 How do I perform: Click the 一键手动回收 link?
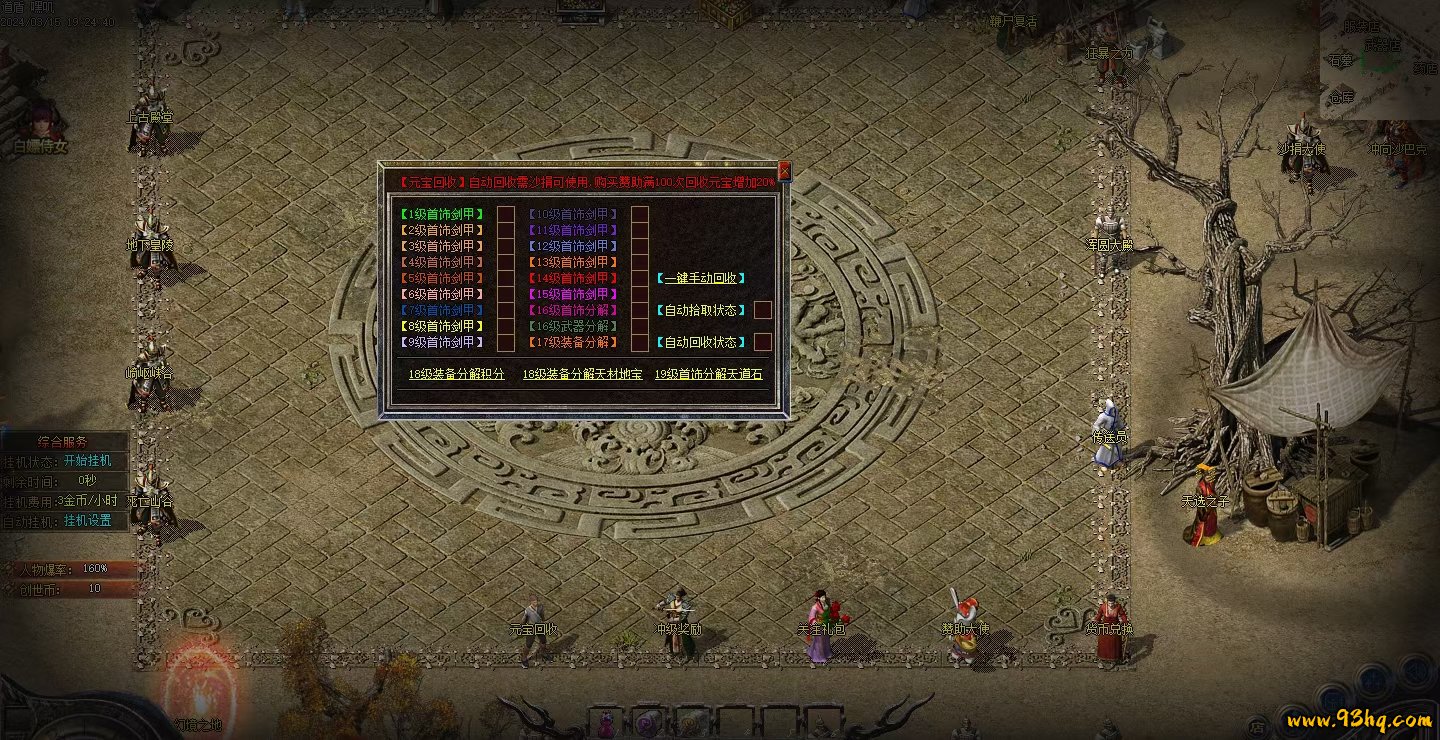coord(706,278)
